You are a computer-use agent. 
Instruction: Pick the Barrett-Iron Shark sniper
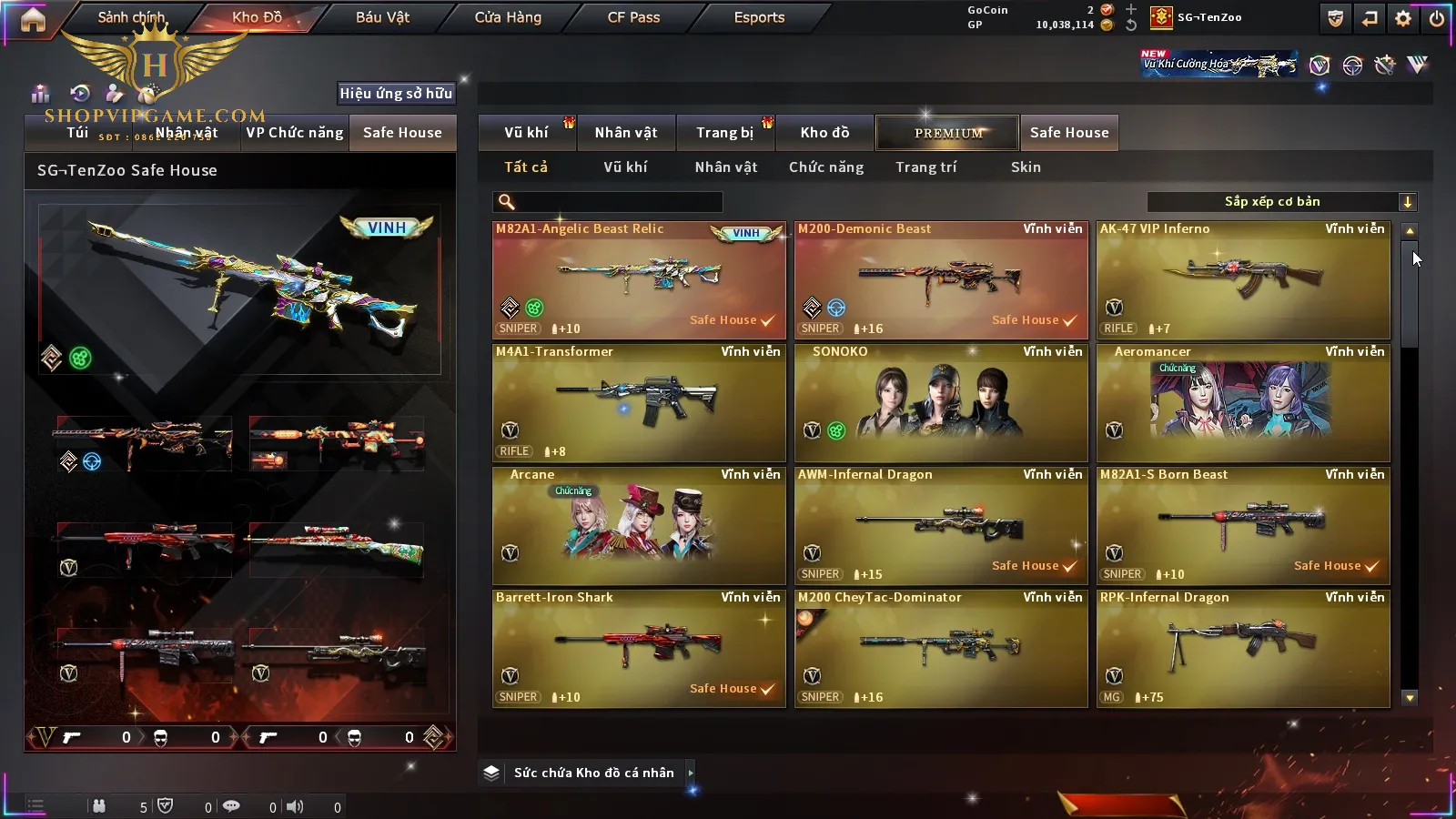(x=639, y=649)
